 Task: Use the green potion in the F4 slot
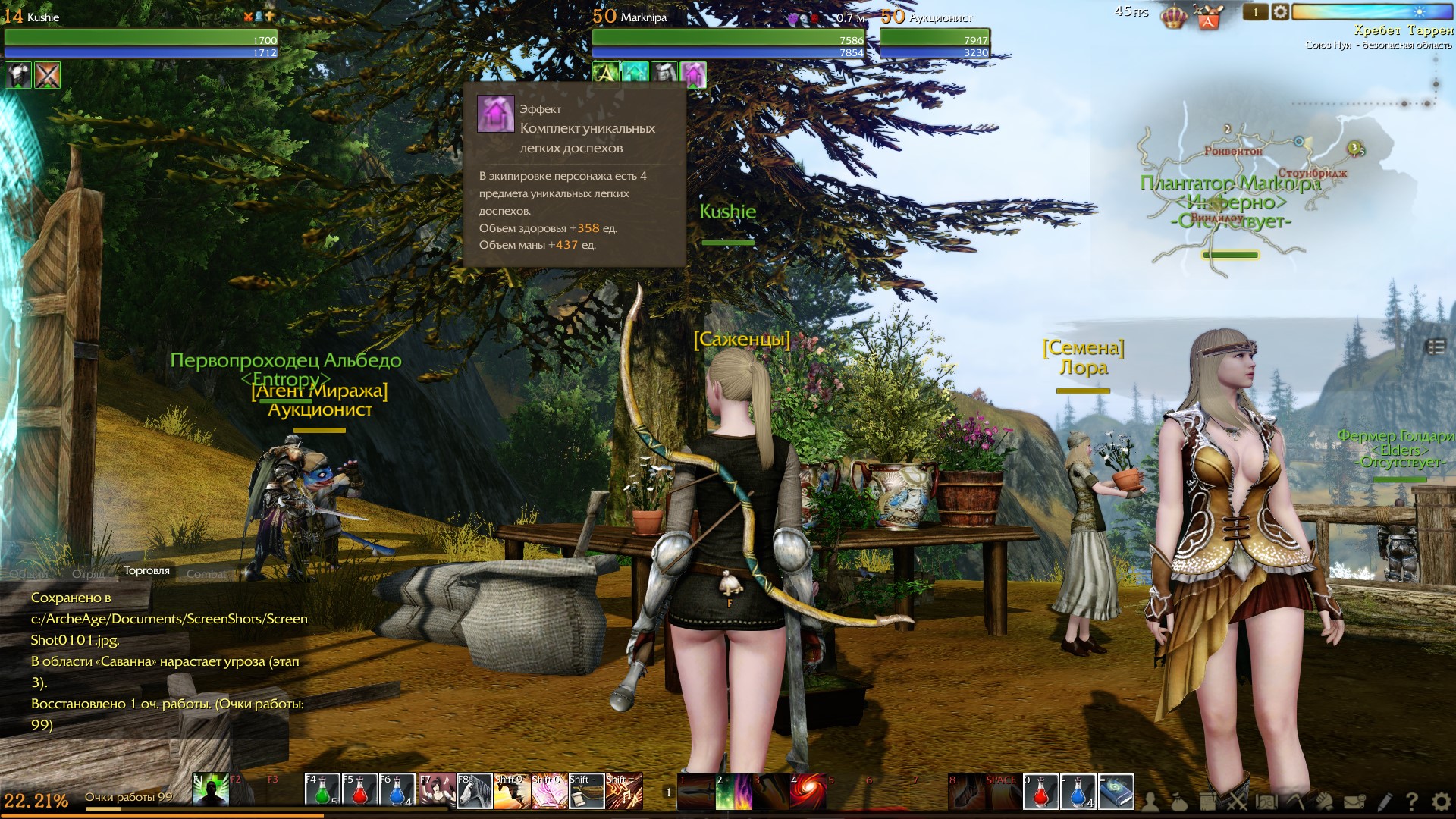coord(322,791)
